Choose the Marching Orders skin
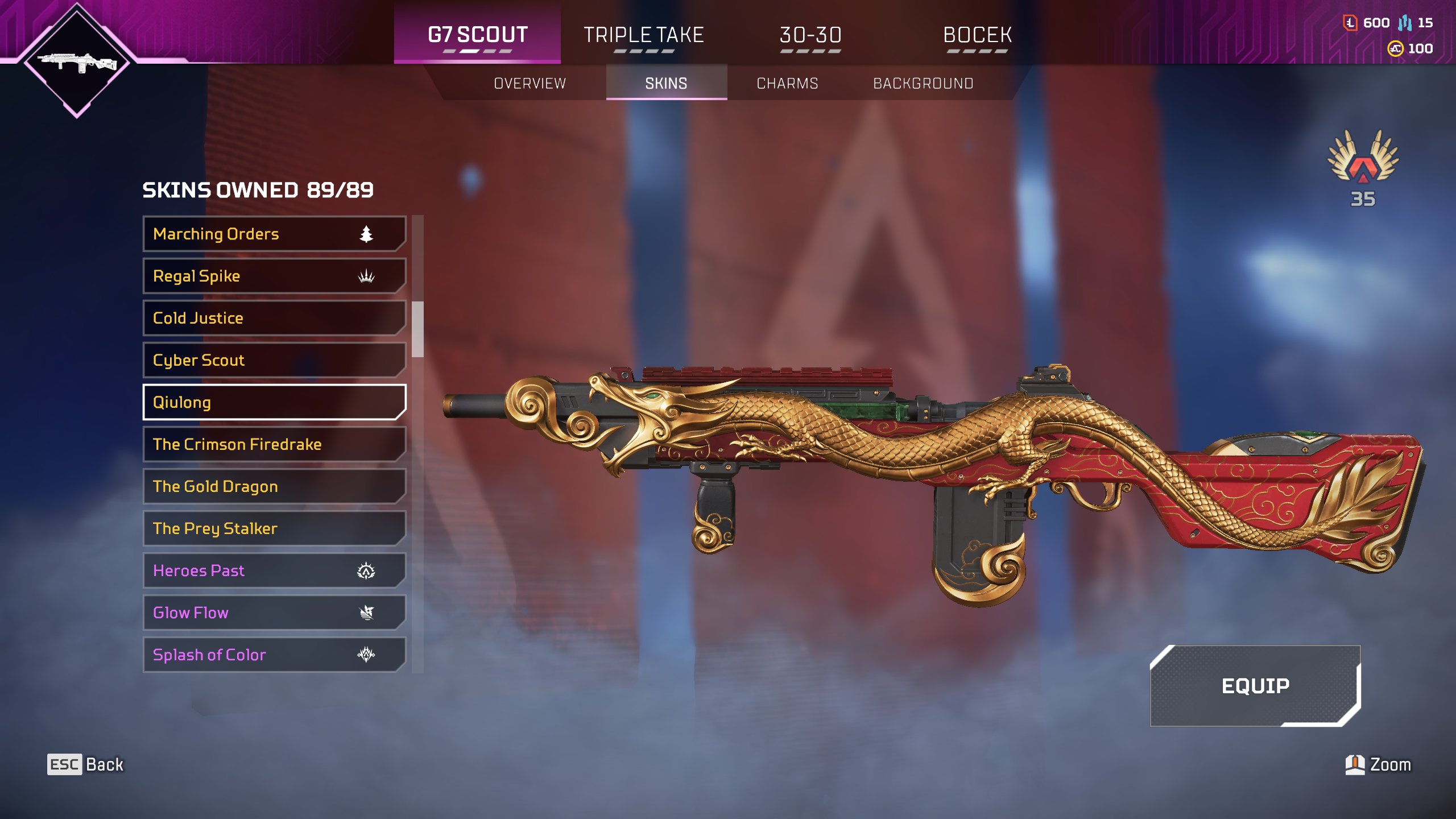 pyautogui.click(x=274, y=234)
